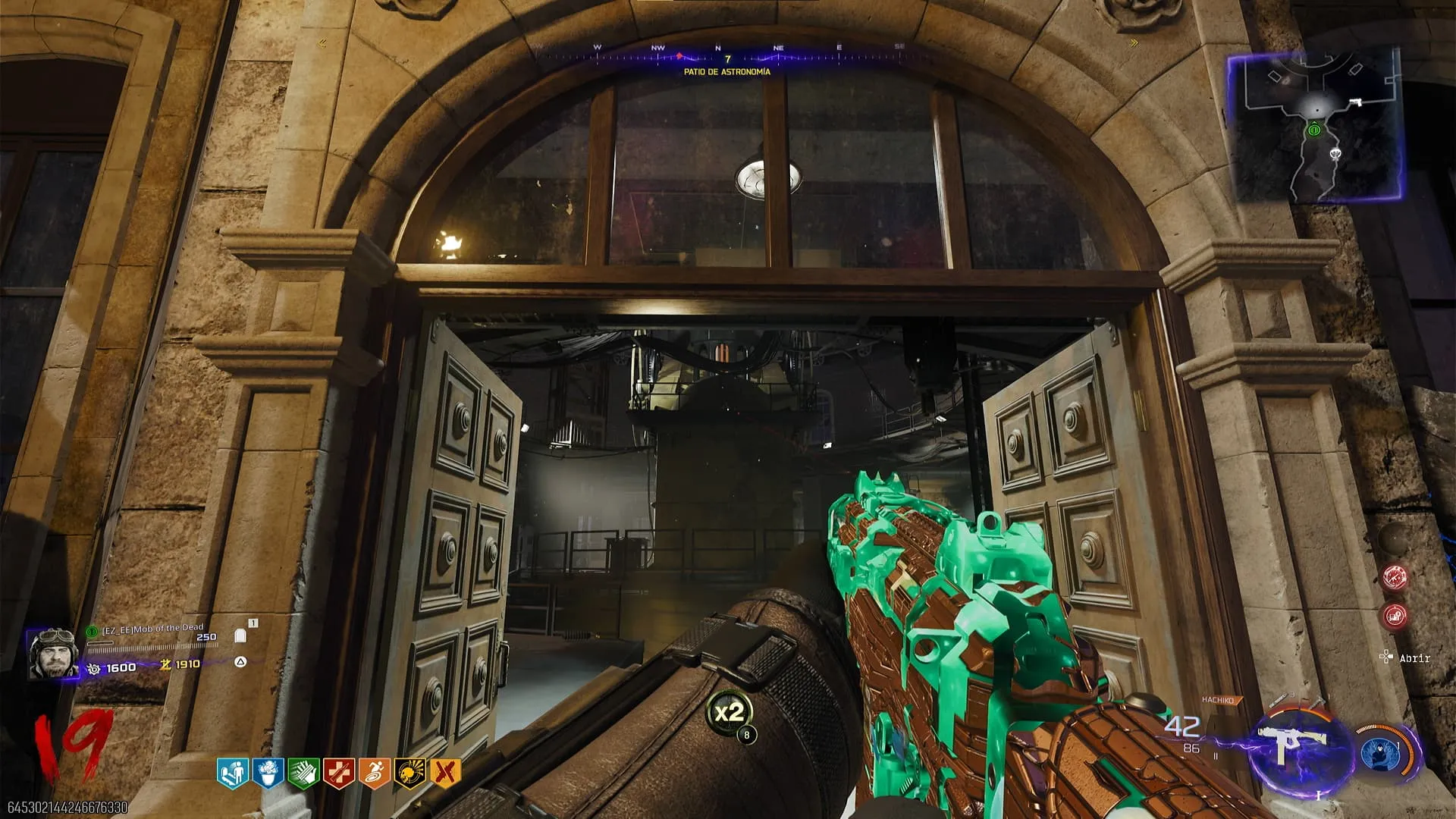Screen dimensions: 1456x819
Task: Select the lower red gobblegum icon
Action: [1395, 616]
